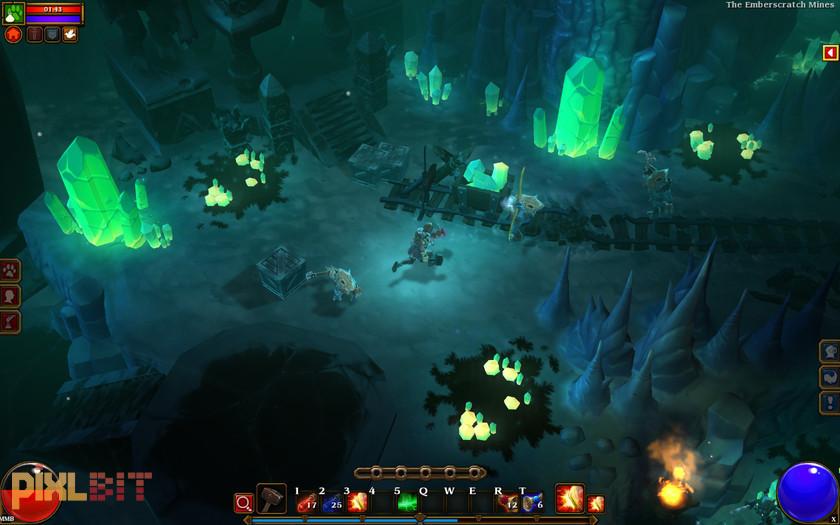Click the magnifier button beside the hotbar

243,502
